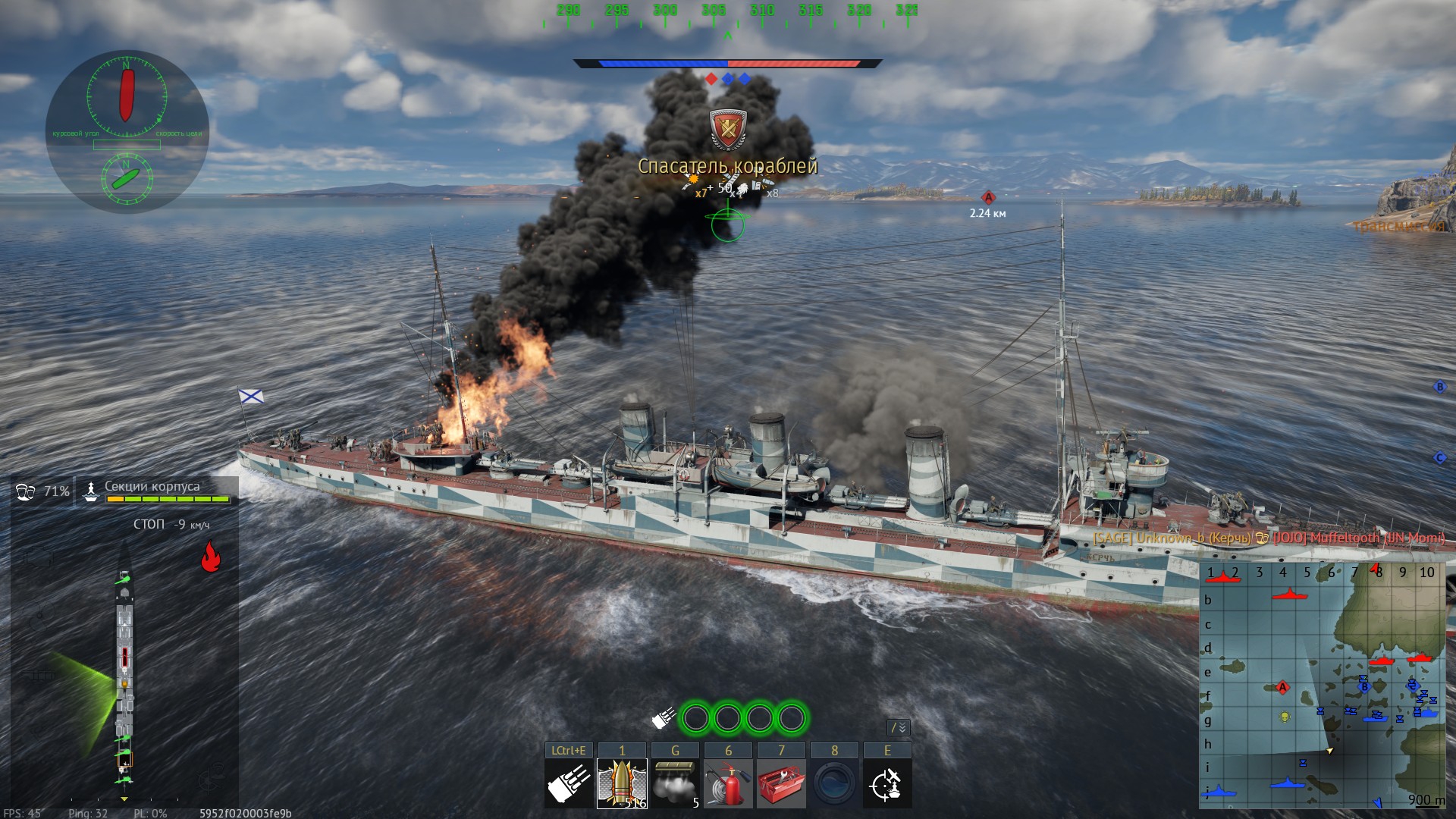Select capture point A on the minimap
This screenshot has height=819, width=1456.
(1282, 688)
